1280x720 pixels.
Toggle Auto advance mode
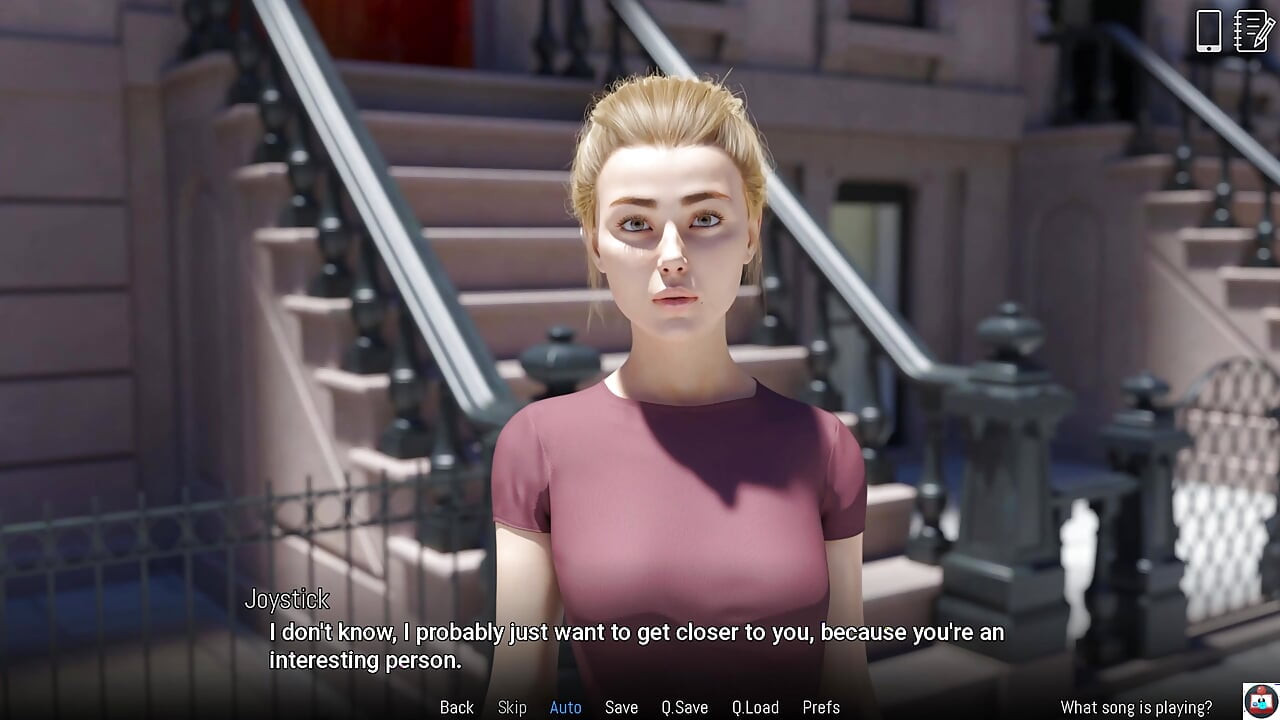[565, 707]
